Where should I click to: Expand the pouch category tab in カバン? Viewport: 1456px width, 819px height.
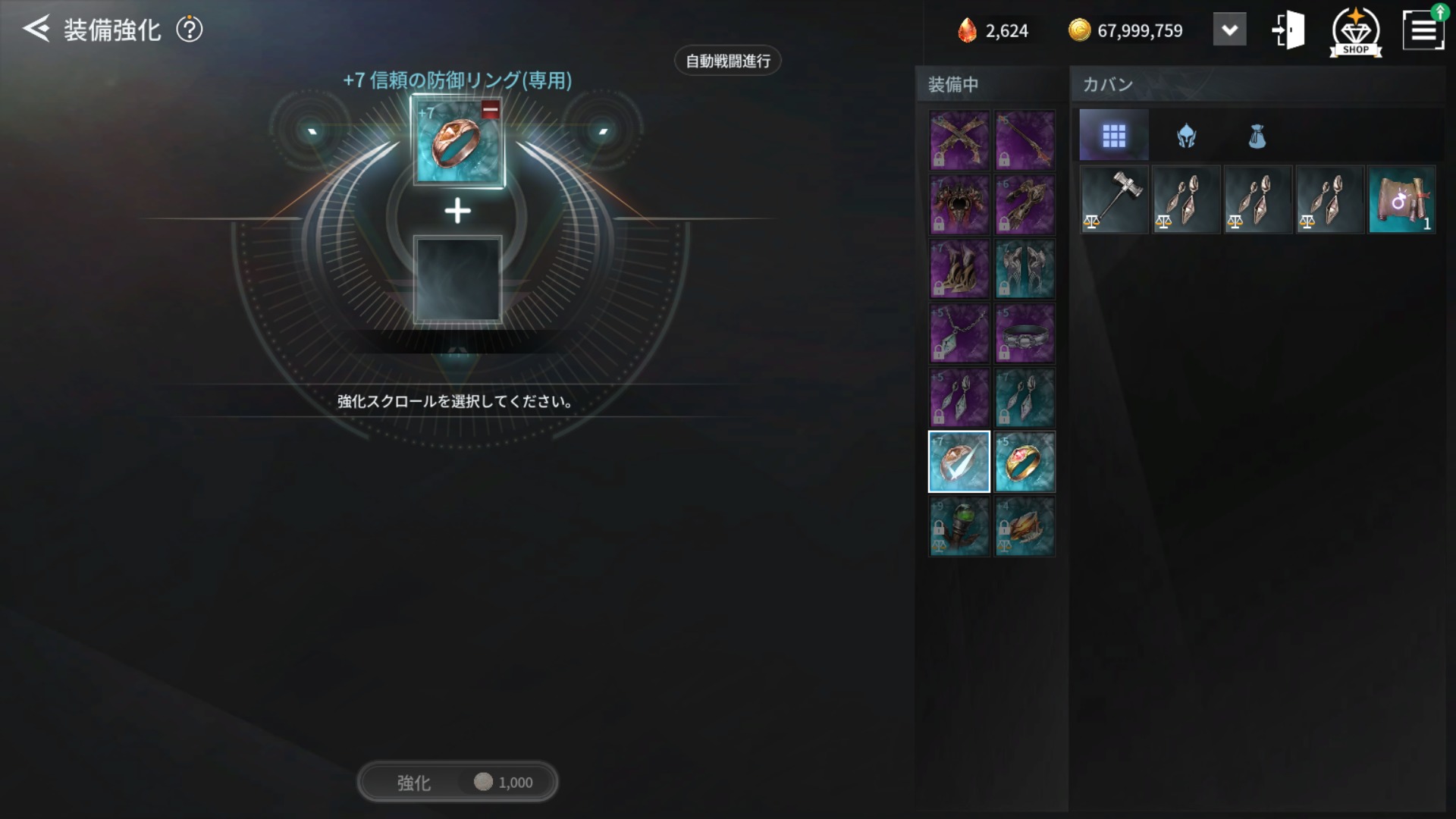[1257, 135]
